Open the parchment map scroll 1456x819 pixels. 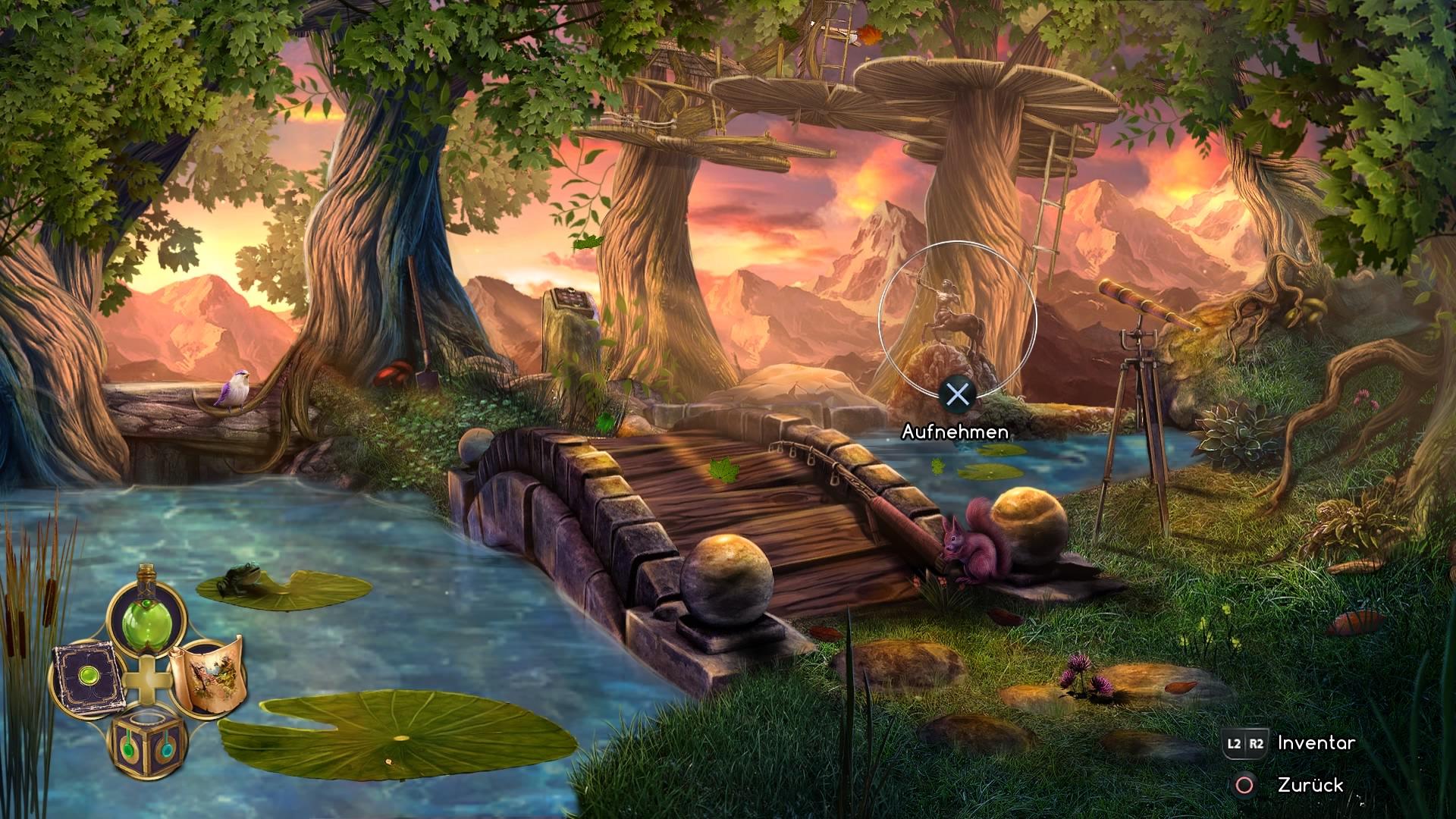point(206,674)
